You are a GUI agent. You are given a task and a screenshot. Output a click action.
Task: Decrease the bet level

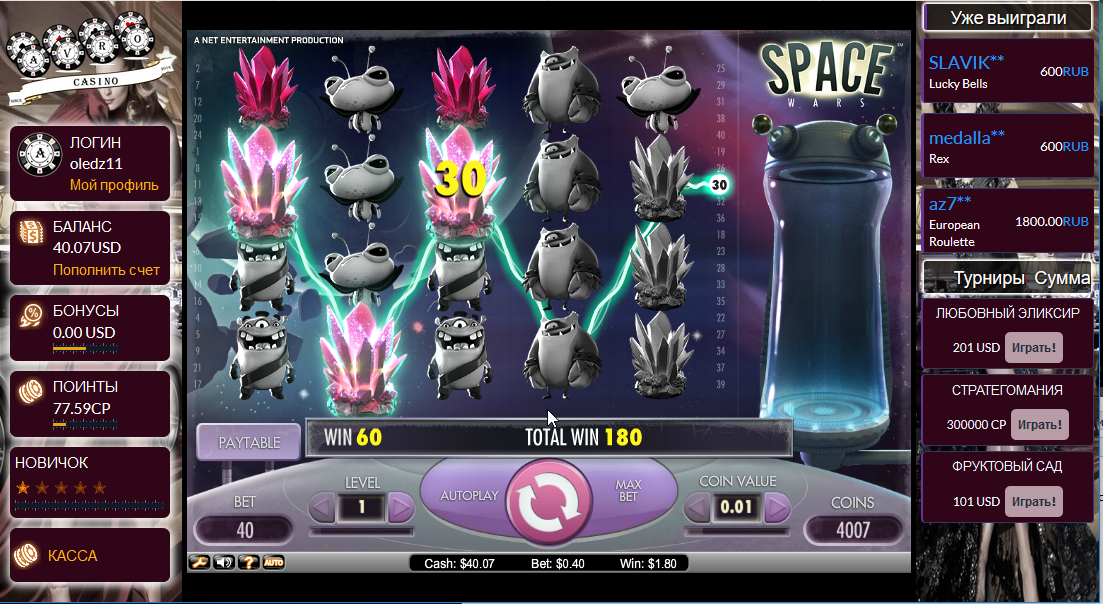pyautogui.click(x=322, y=509)
